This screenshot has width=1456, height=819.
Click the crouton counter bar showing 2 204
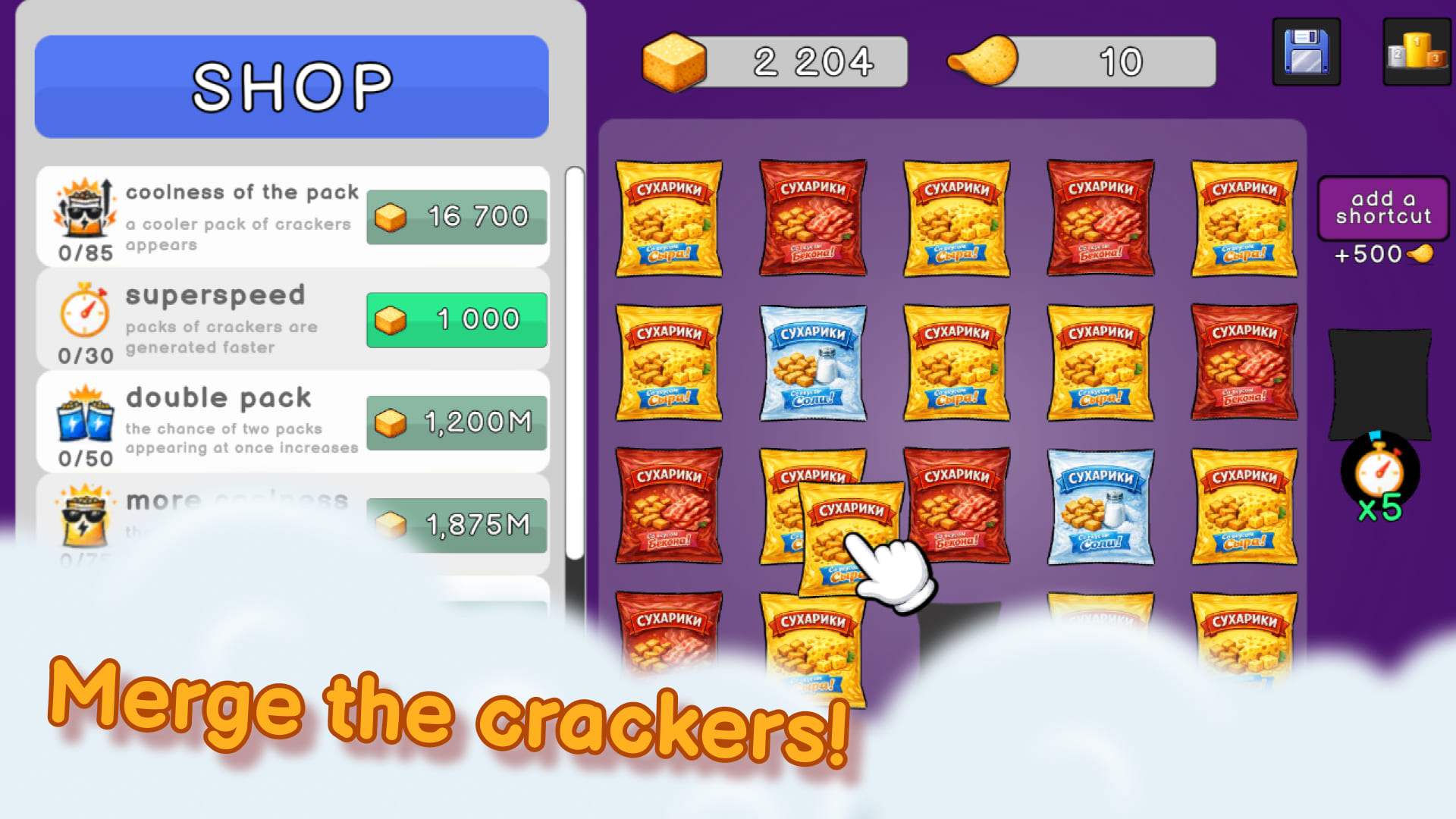click(804, 61)
